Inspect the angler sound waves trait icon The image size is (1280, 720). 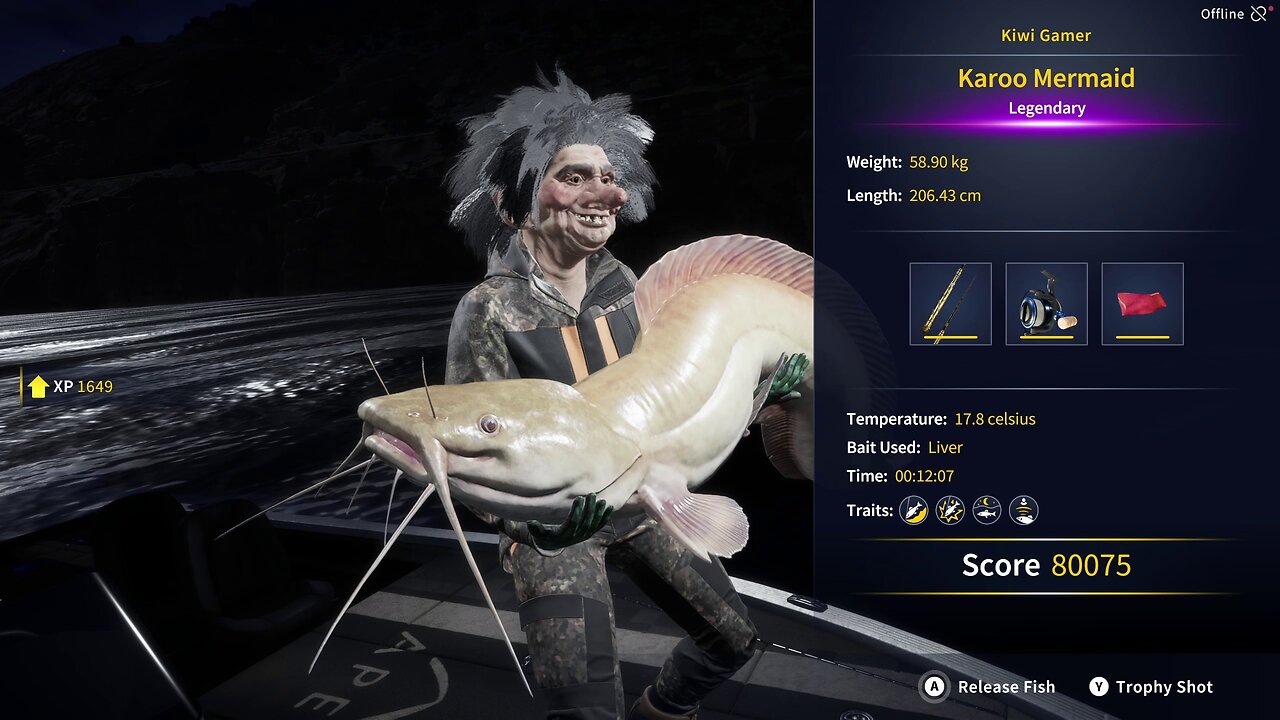pos(1023,511)
